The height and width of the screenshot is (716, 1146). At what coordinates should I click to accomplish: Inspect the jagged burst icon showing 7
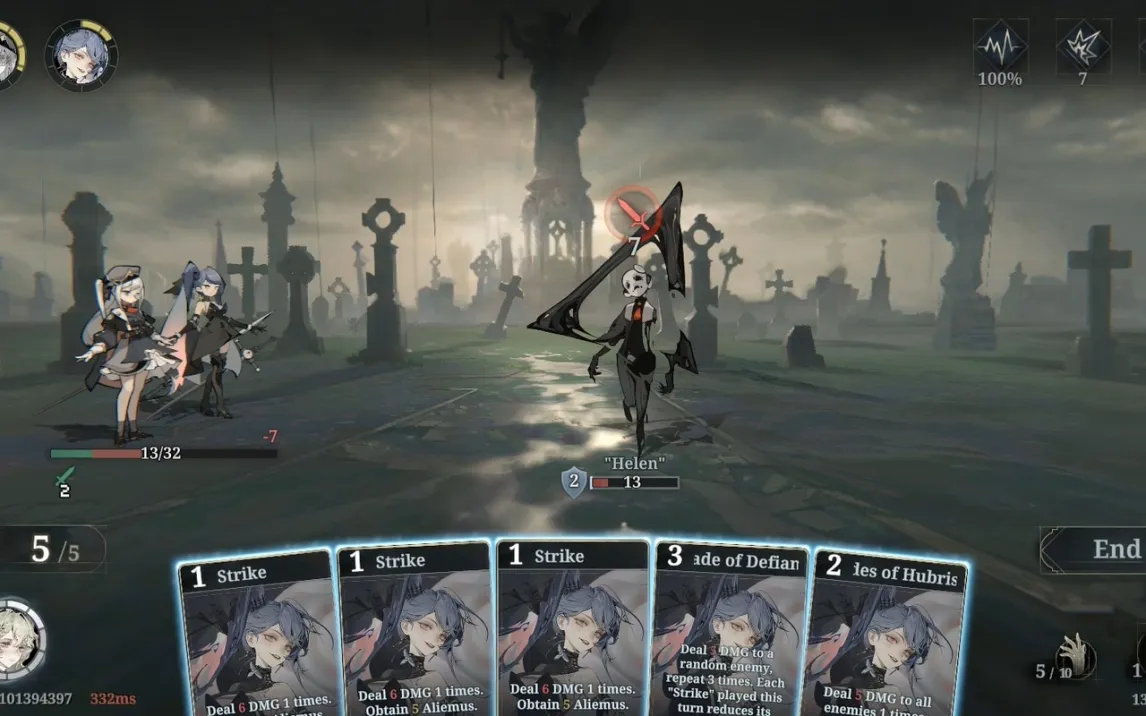[1083, 46]
